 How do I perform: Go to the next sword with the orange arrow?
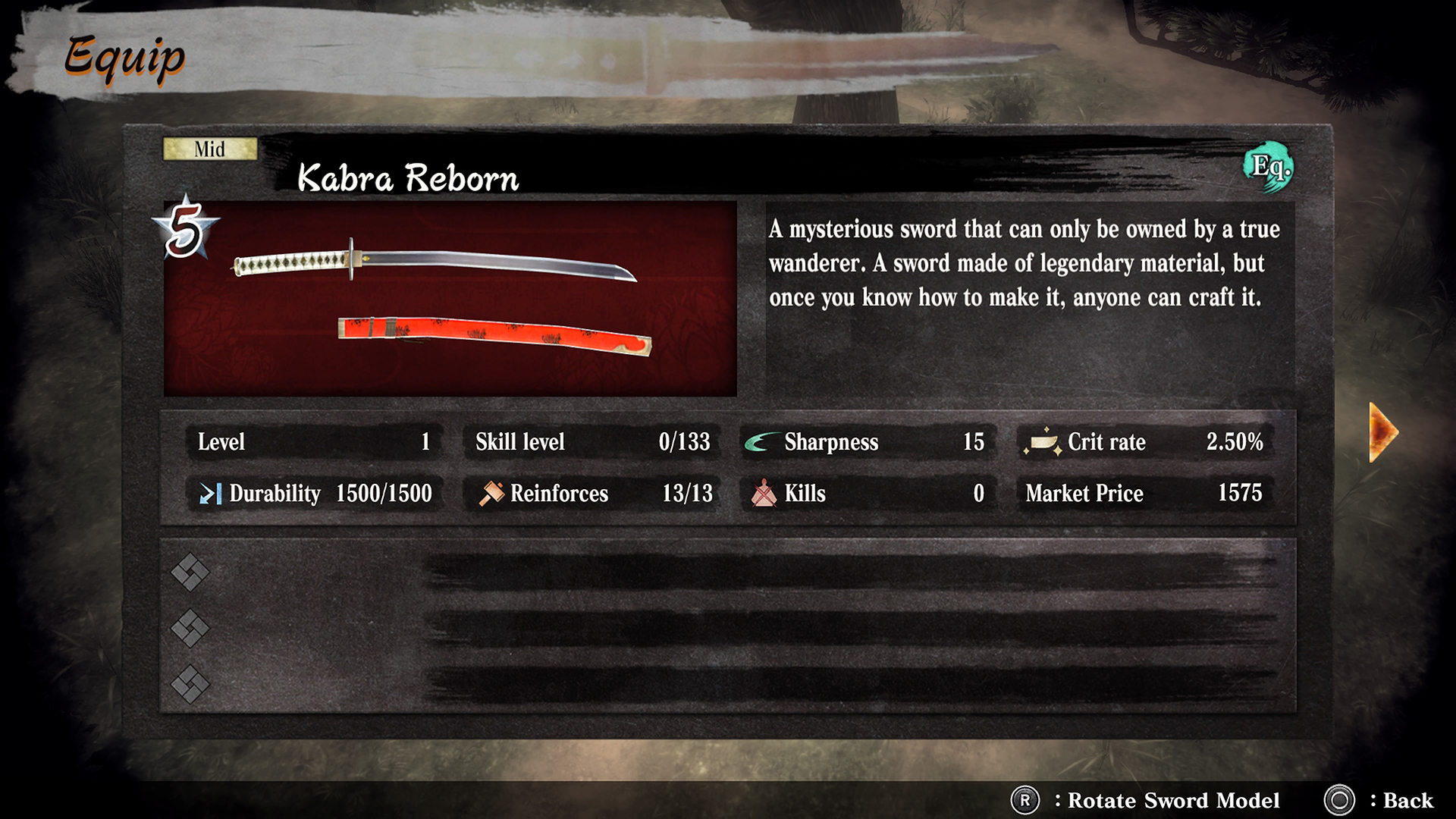click(1382, 432)
